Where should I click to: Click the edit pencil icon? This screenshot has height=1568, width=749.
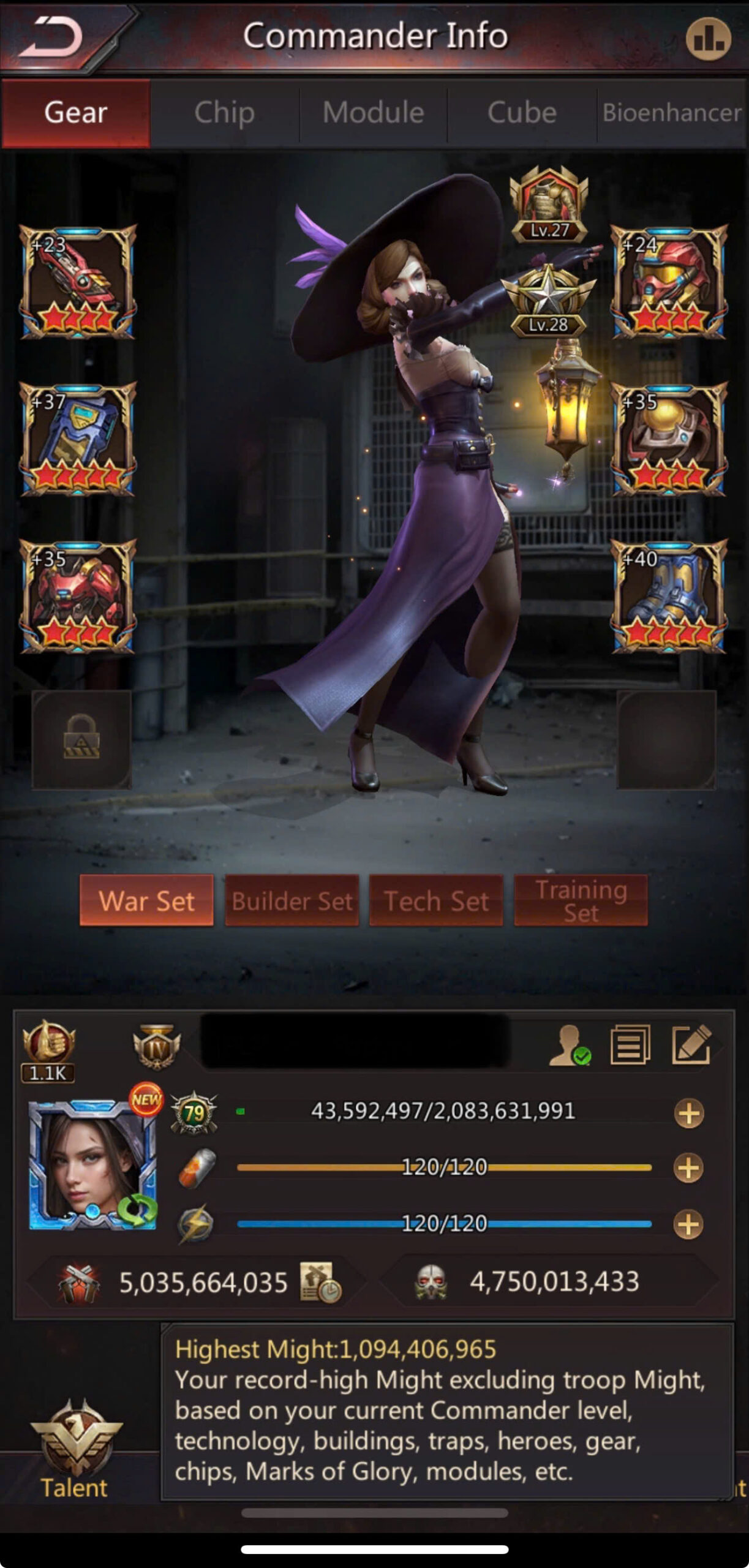point(691,1044)
